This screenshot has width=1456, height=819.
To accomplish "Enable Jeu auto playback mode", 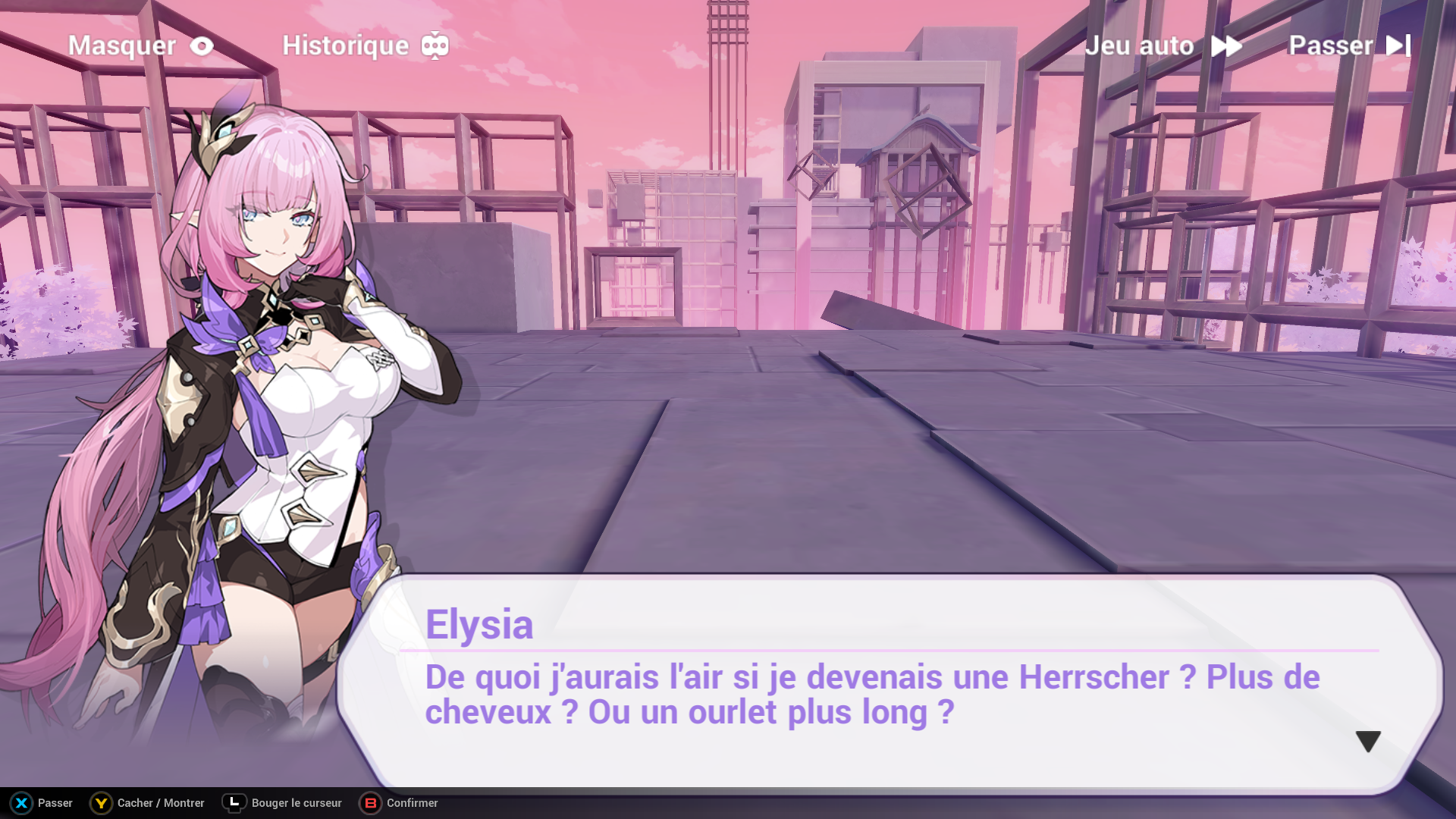I will click(x=1140, y=45).
